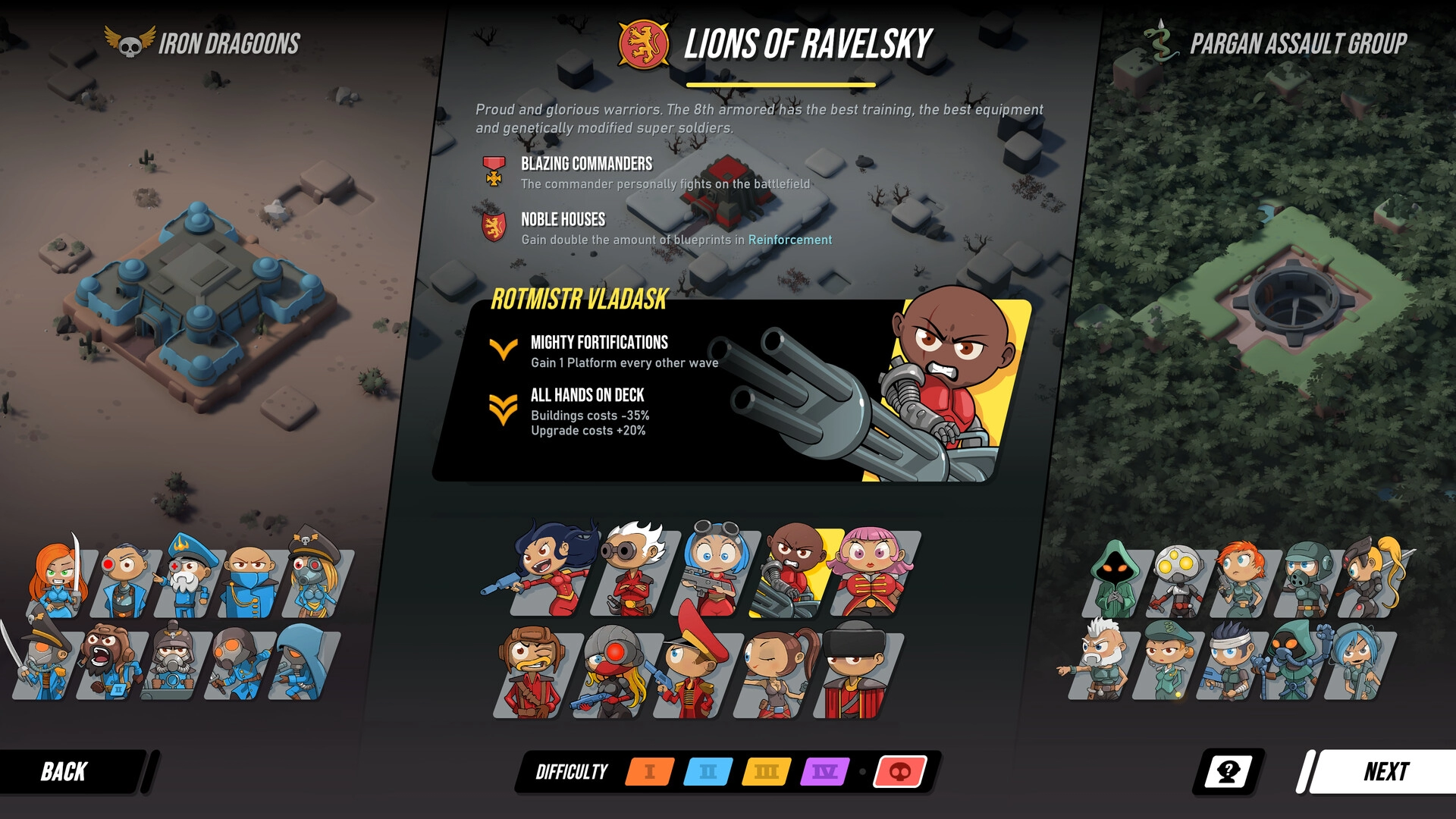Open the question mark help button
This screenshot has width=1456, height=819.
(1228, 772)
